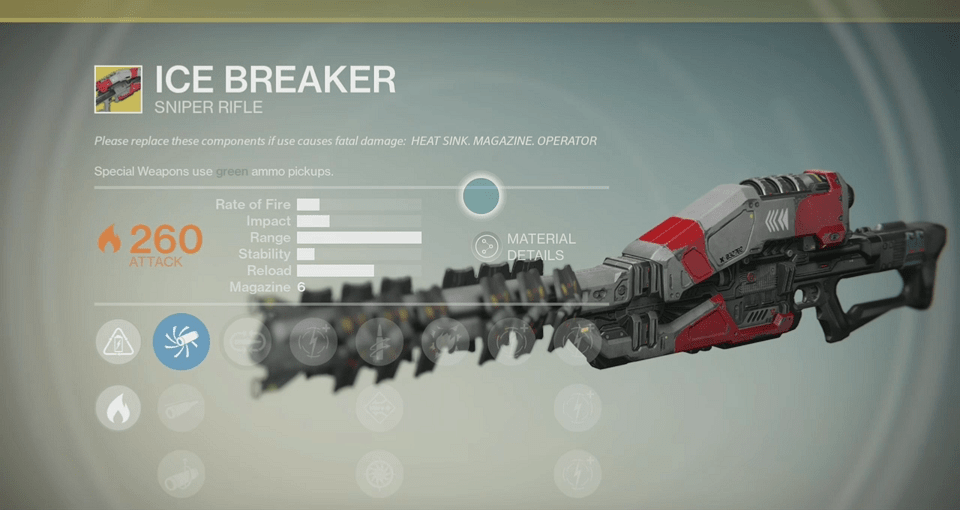
Task: Open Material Details
Action: click(487, 246)
